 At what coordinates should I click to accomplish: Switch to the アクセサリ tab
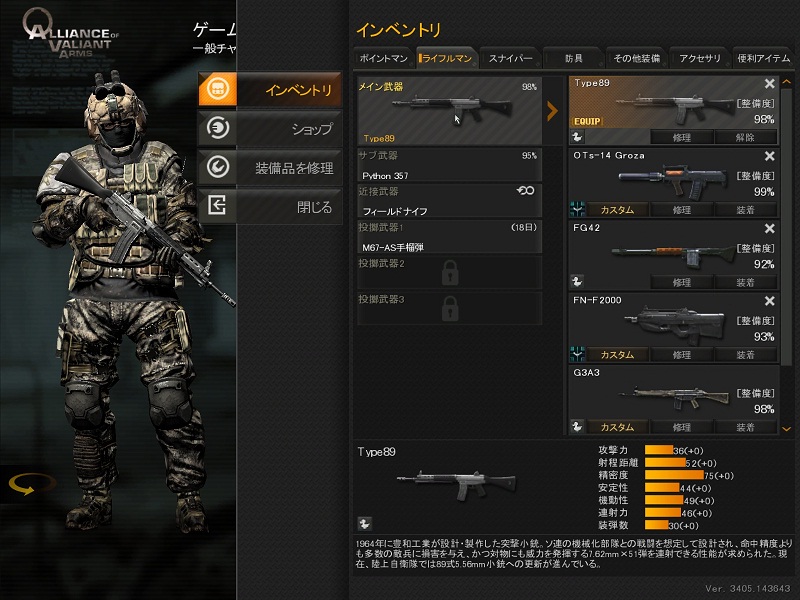point(699,58)
